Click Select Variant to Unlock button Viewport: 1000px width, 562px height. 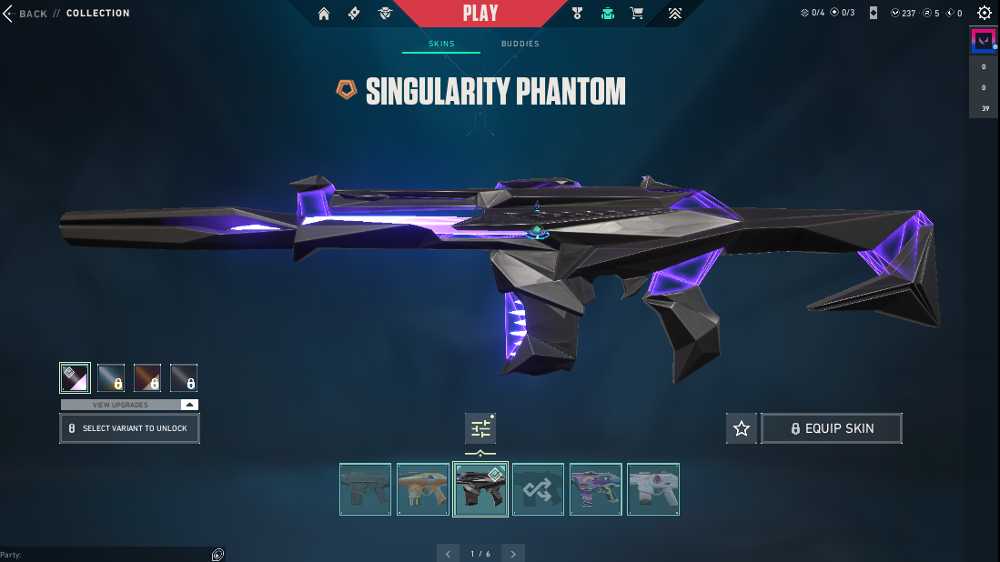(129, 428)
